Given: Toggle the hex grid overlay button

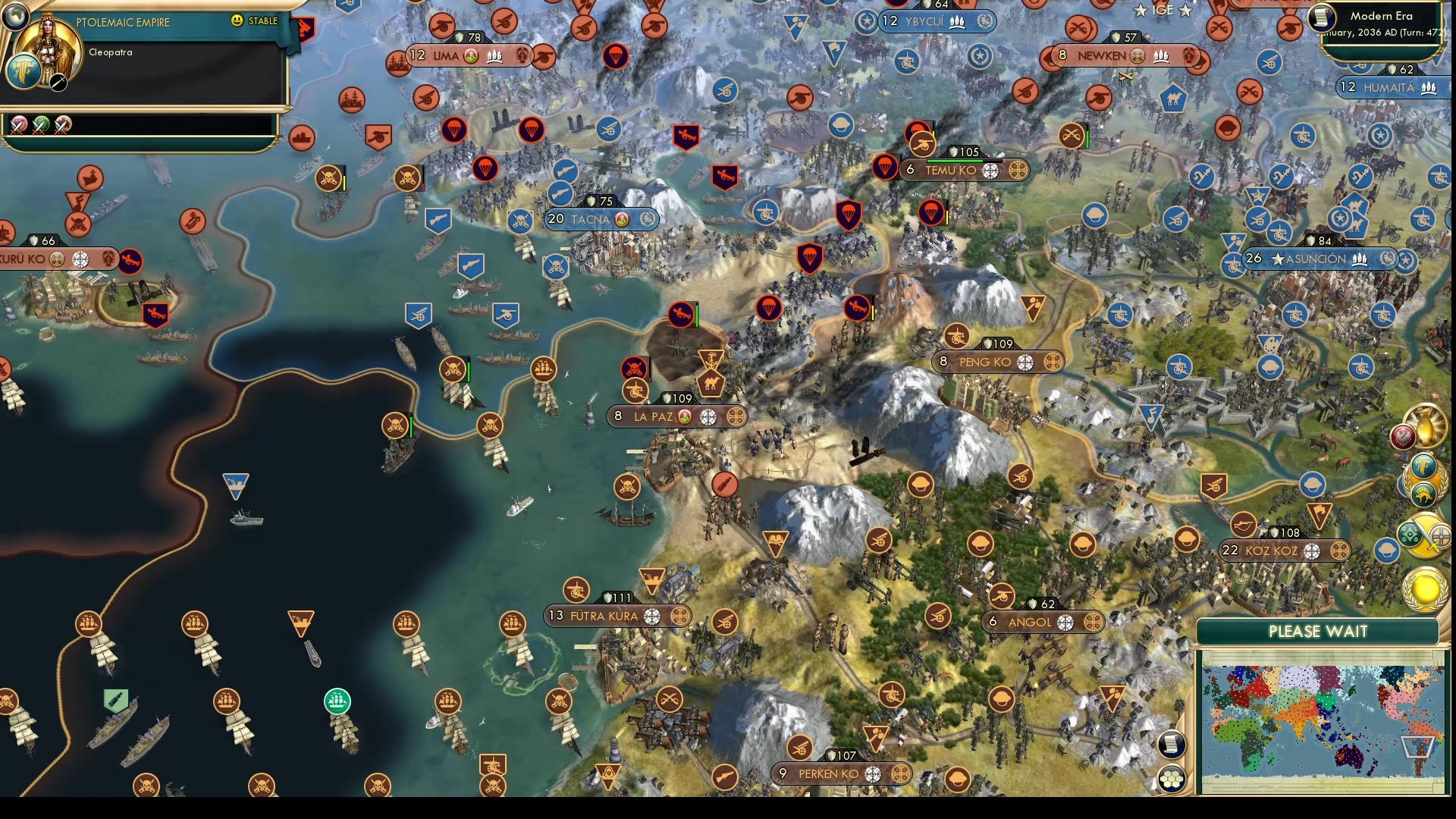Looking at the screenshot, I should pos(1171,778).
